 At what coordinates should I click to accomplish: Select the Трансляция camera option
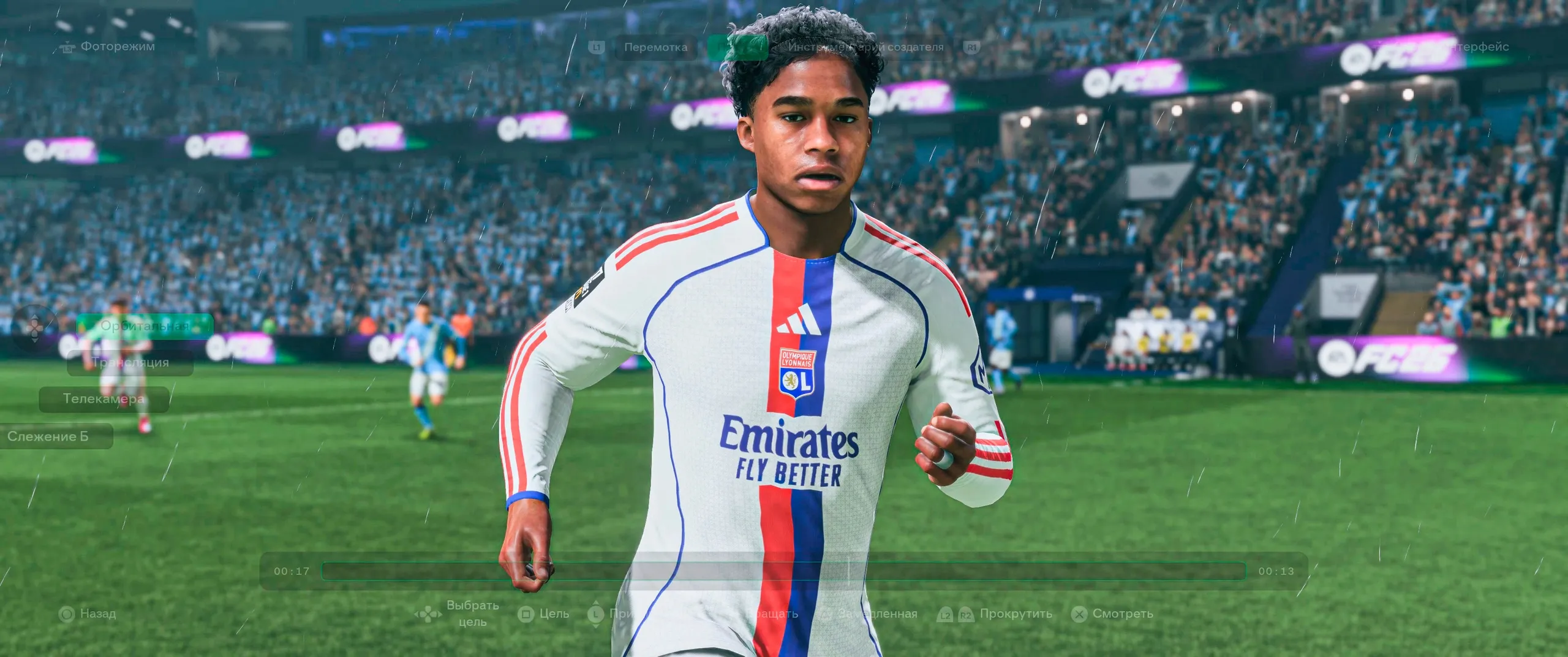tap(130, 363)
